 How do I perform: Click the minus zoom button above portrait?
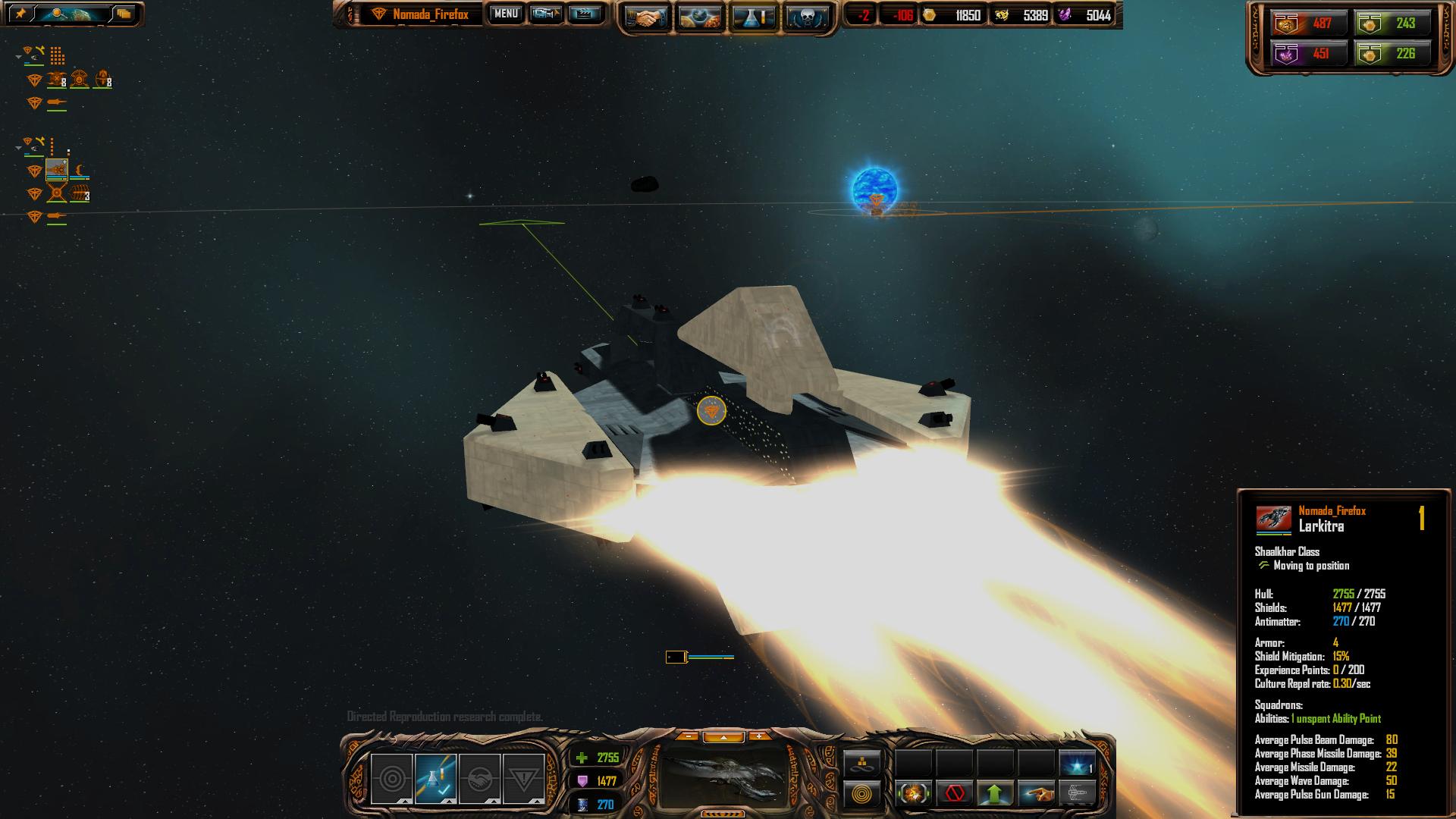pyautogui.click(x=687, y=736)
